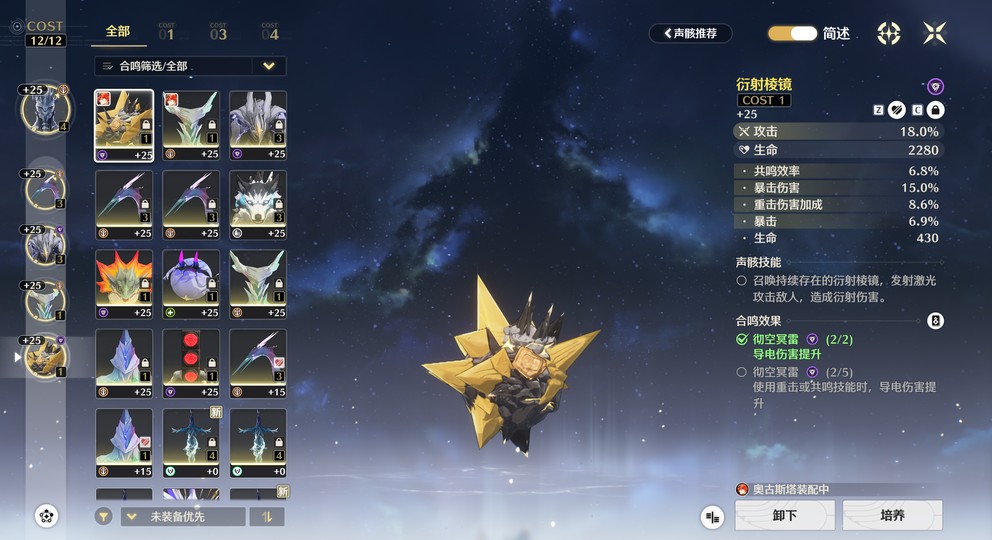Viewport: 992px width, 540px height.
Task: Toggle the lock icon on 衍射棱镜
Action: 935,110
